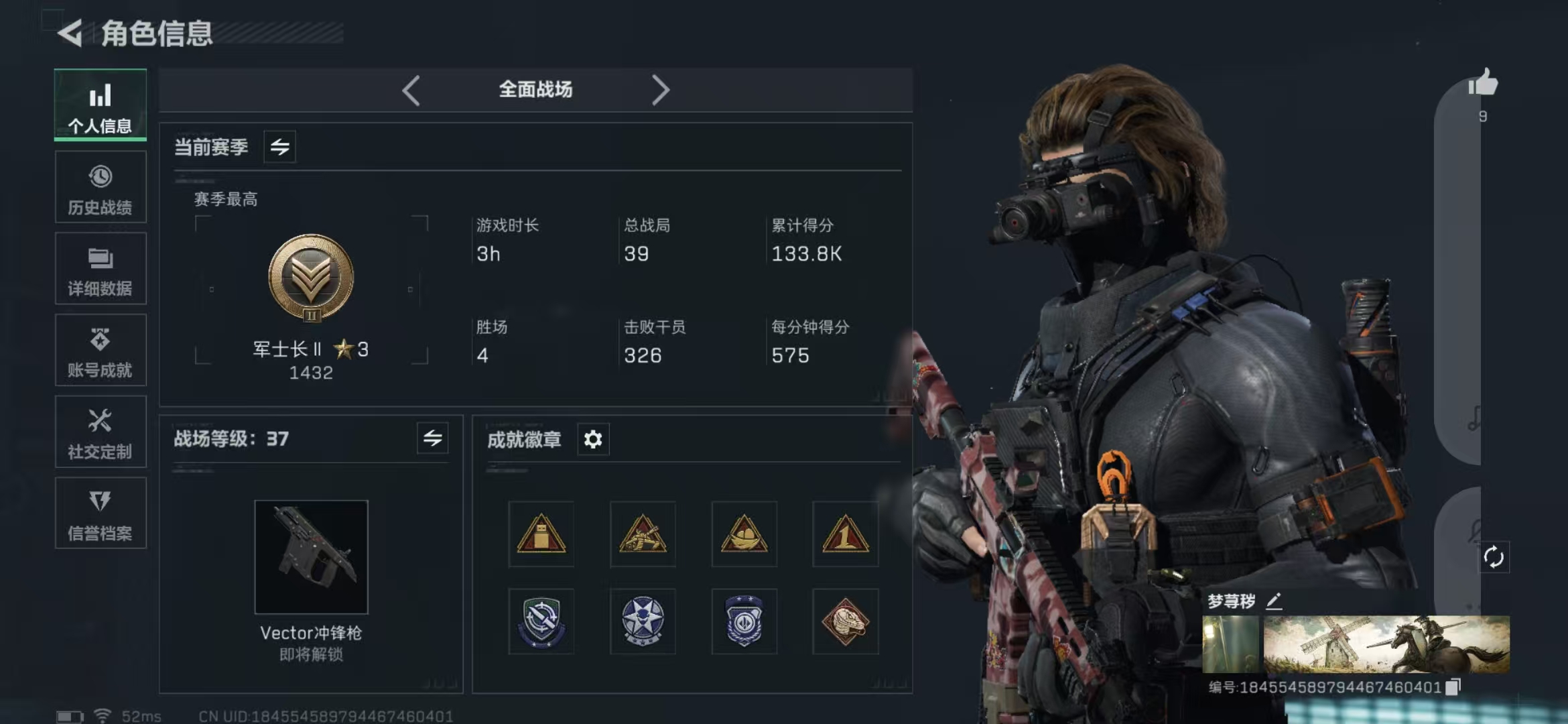The image size is (1568, 724).
Task: Go back using the arrow beside 角色信息
Action: (x=70, y=33)
